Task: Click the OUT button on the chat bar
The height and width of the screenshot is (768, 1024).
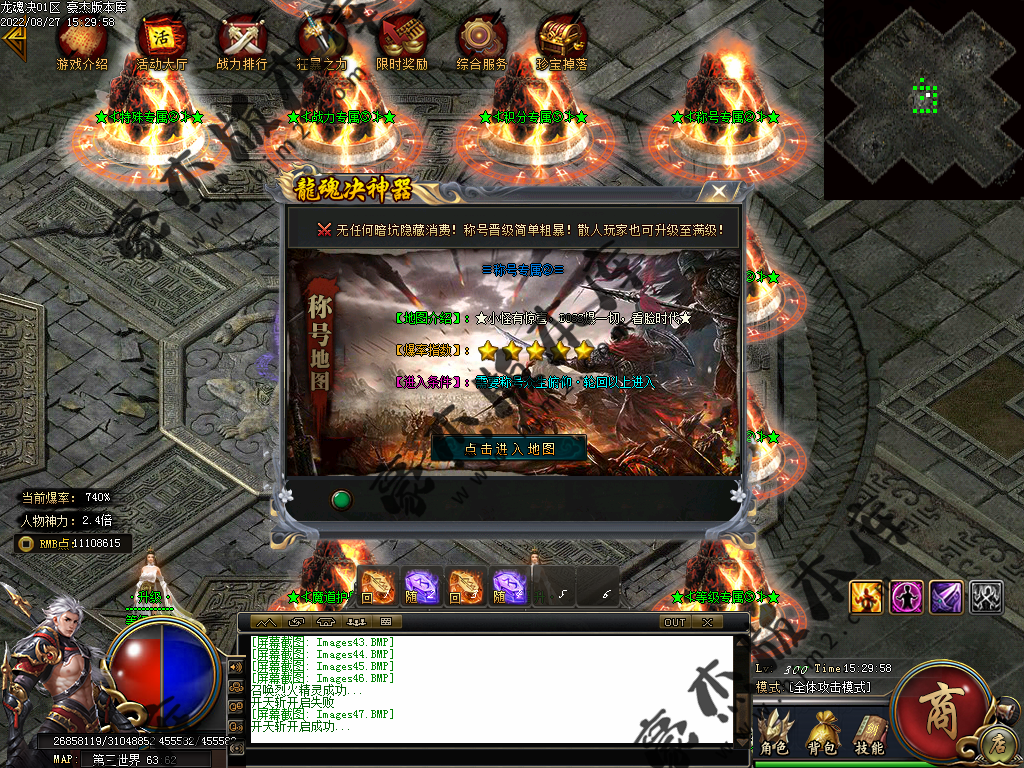Action: click(675, 622)
